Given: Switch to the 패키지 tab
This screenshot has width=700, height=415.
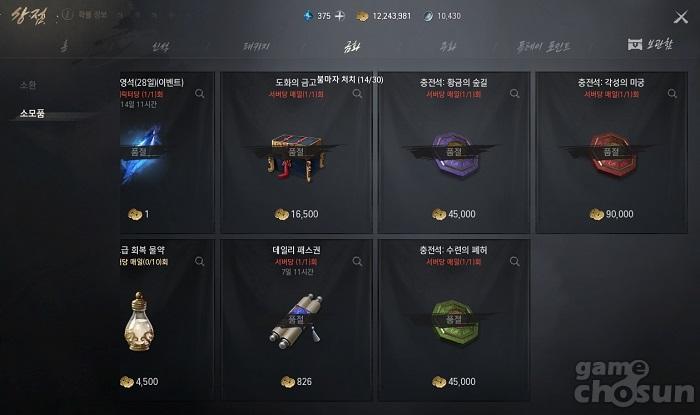Looking at the screenshot, I should click(256, 46).
